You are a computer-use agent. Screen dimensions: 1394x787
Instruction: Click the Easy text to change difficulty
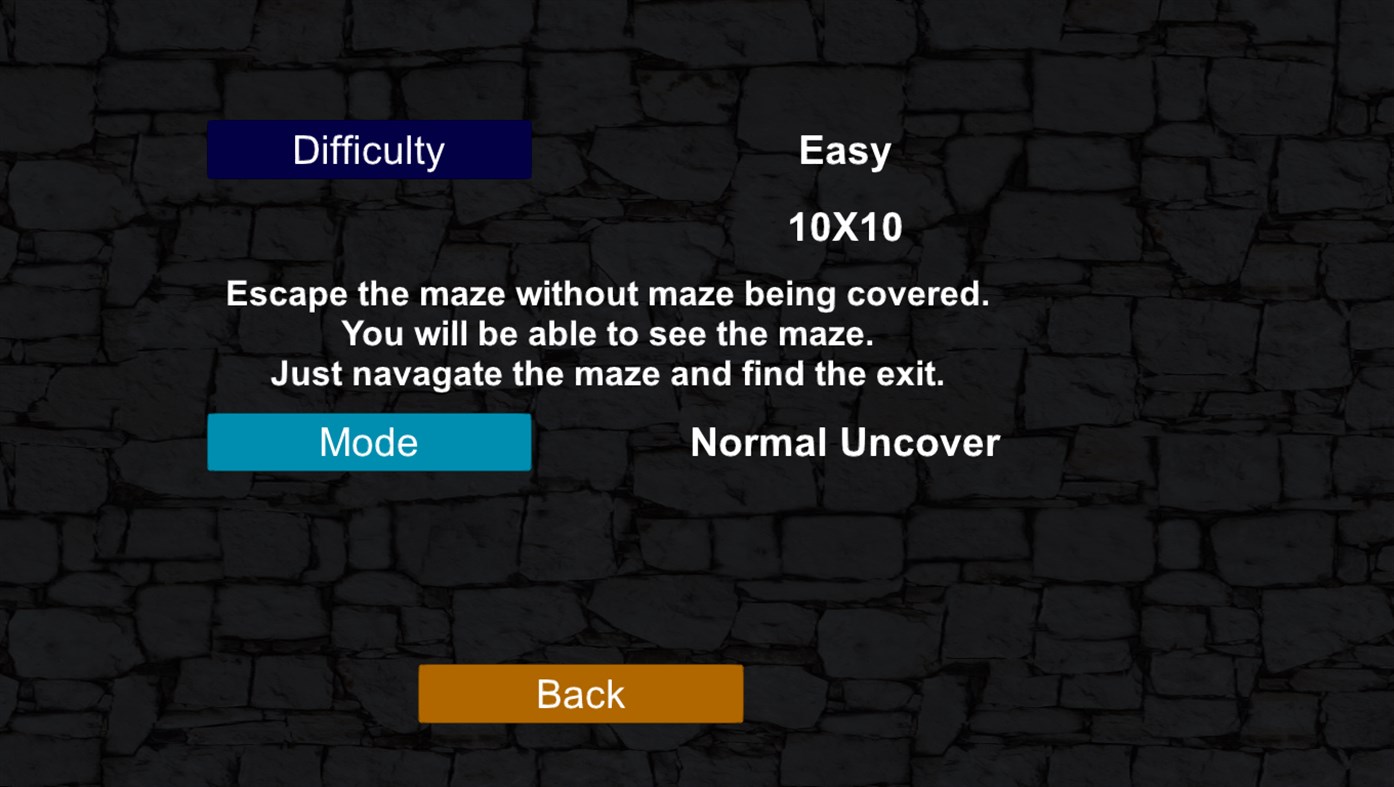tap(844, 150)
